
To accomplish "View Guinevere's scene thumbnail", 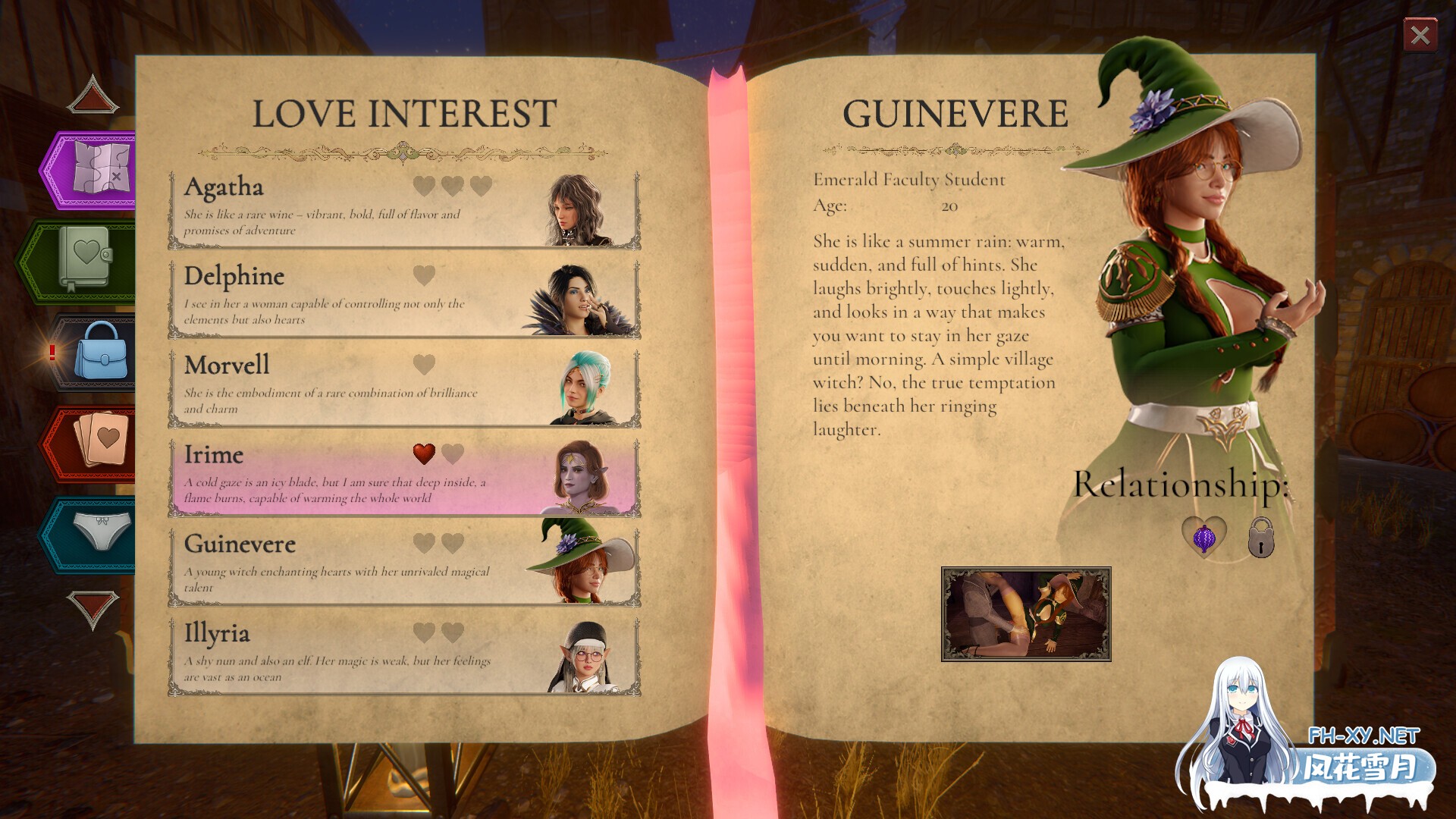I will tap(1025, 614).
